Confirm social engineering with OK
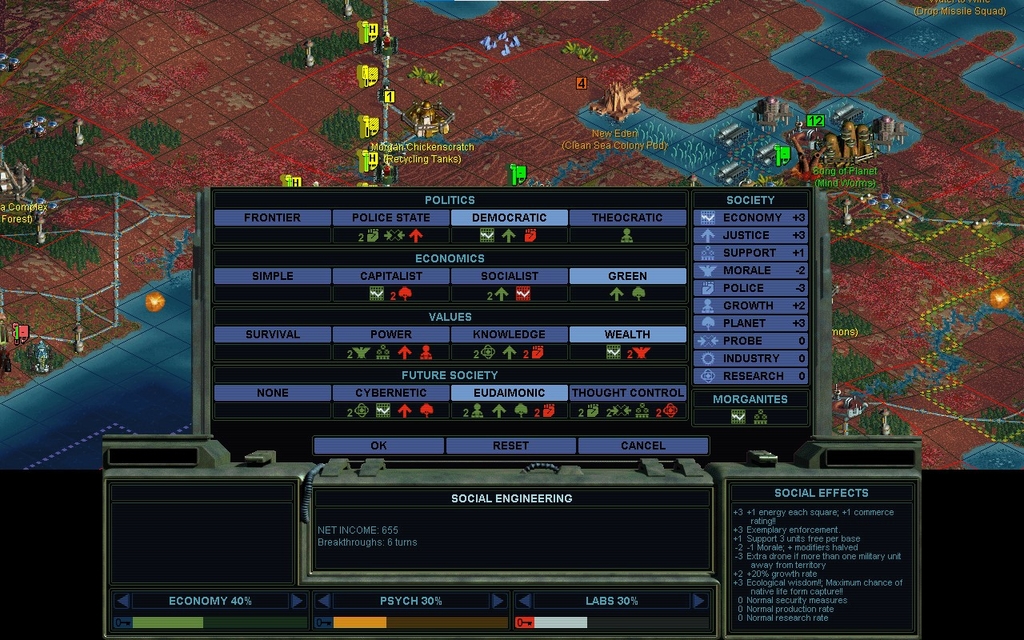This screenshot has height=640, width=1024. pos(378,446)
